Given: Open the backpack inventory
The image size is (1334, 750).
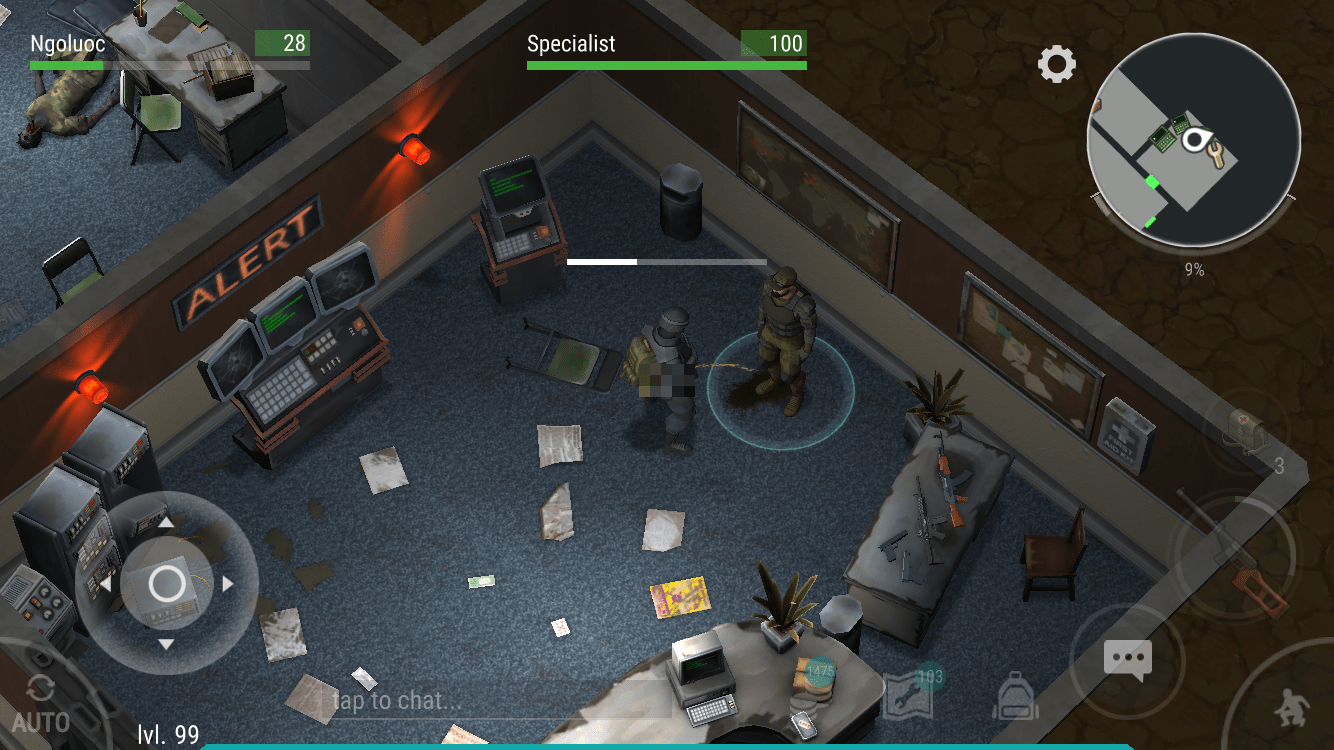Looking at the screenshot, I should pyautogui.click(x=1015, y=695).
